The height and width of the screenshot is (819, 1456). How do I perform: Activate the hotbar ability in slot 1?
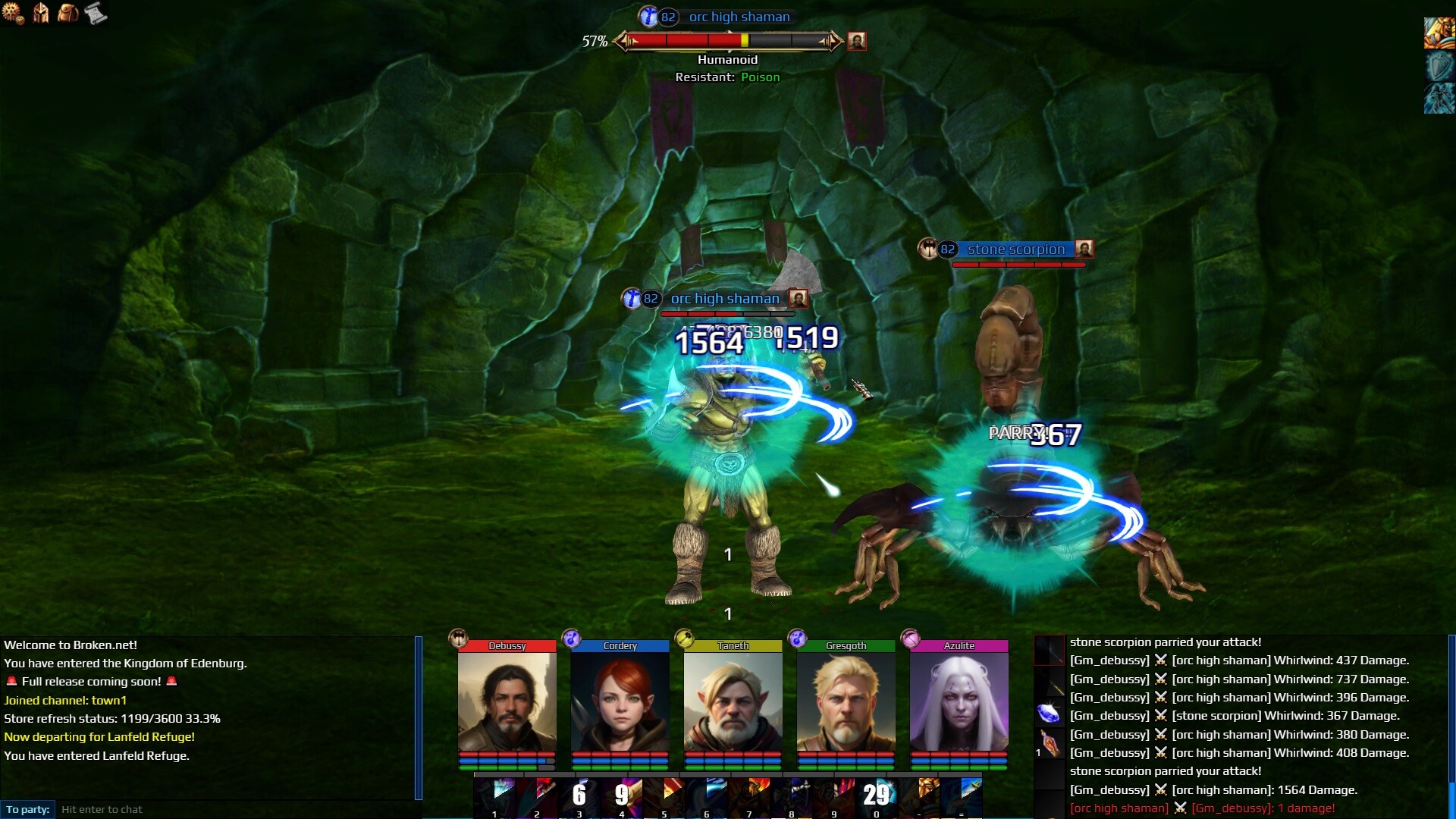[496, 796]
